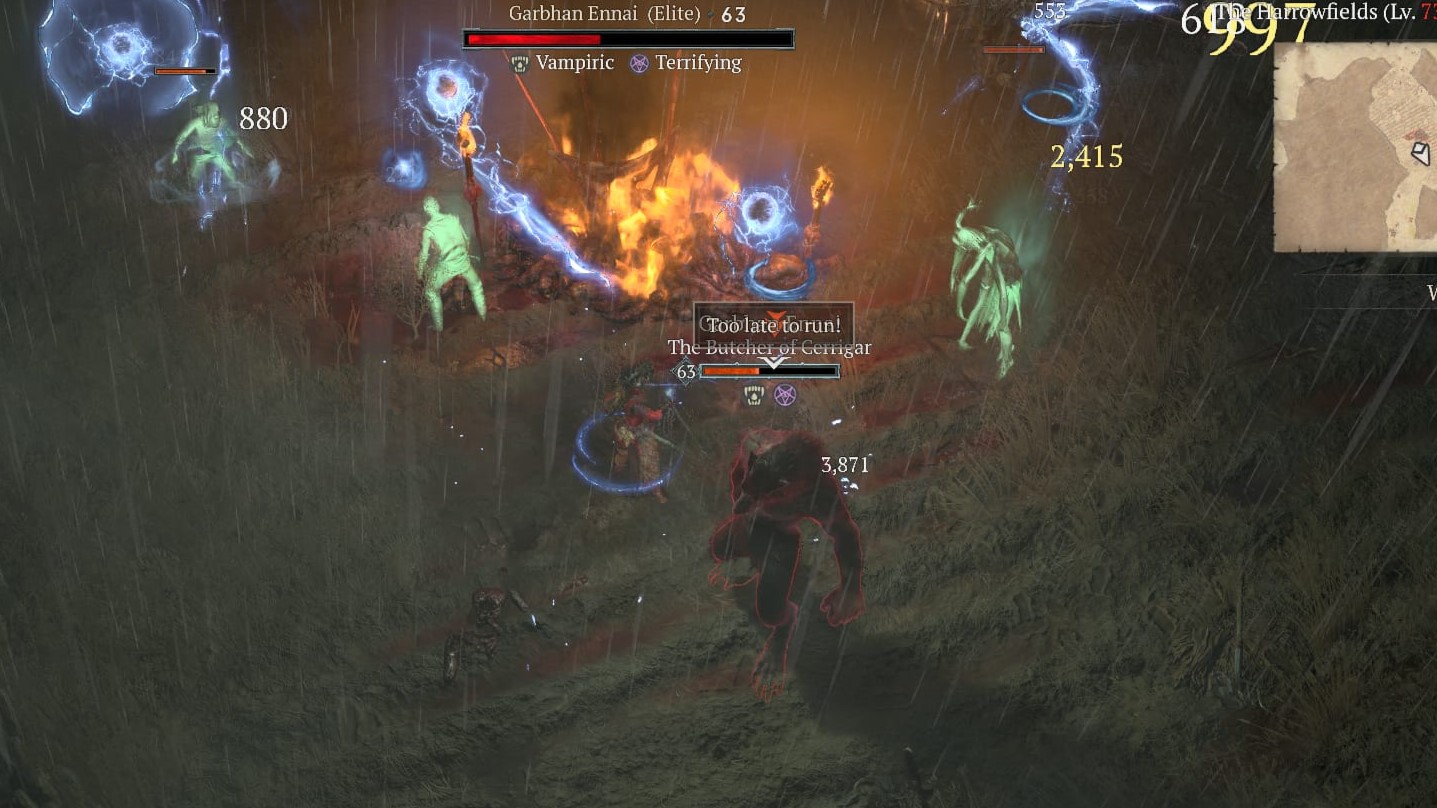1437x808 pixels.
Task: Click the 880 damage number on the left
Action: 262,118
